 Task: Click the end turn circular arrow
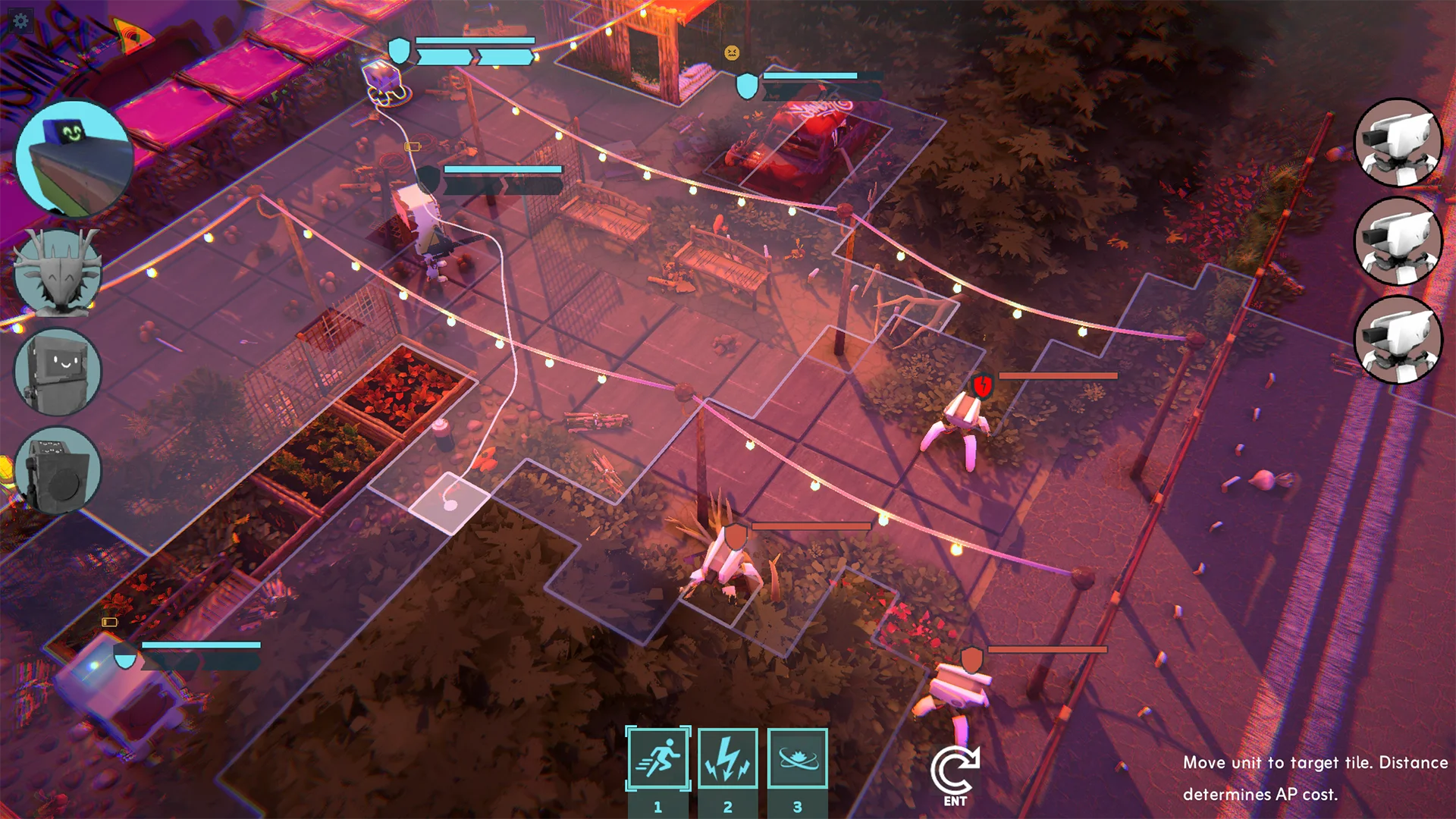tap(955, 773)
